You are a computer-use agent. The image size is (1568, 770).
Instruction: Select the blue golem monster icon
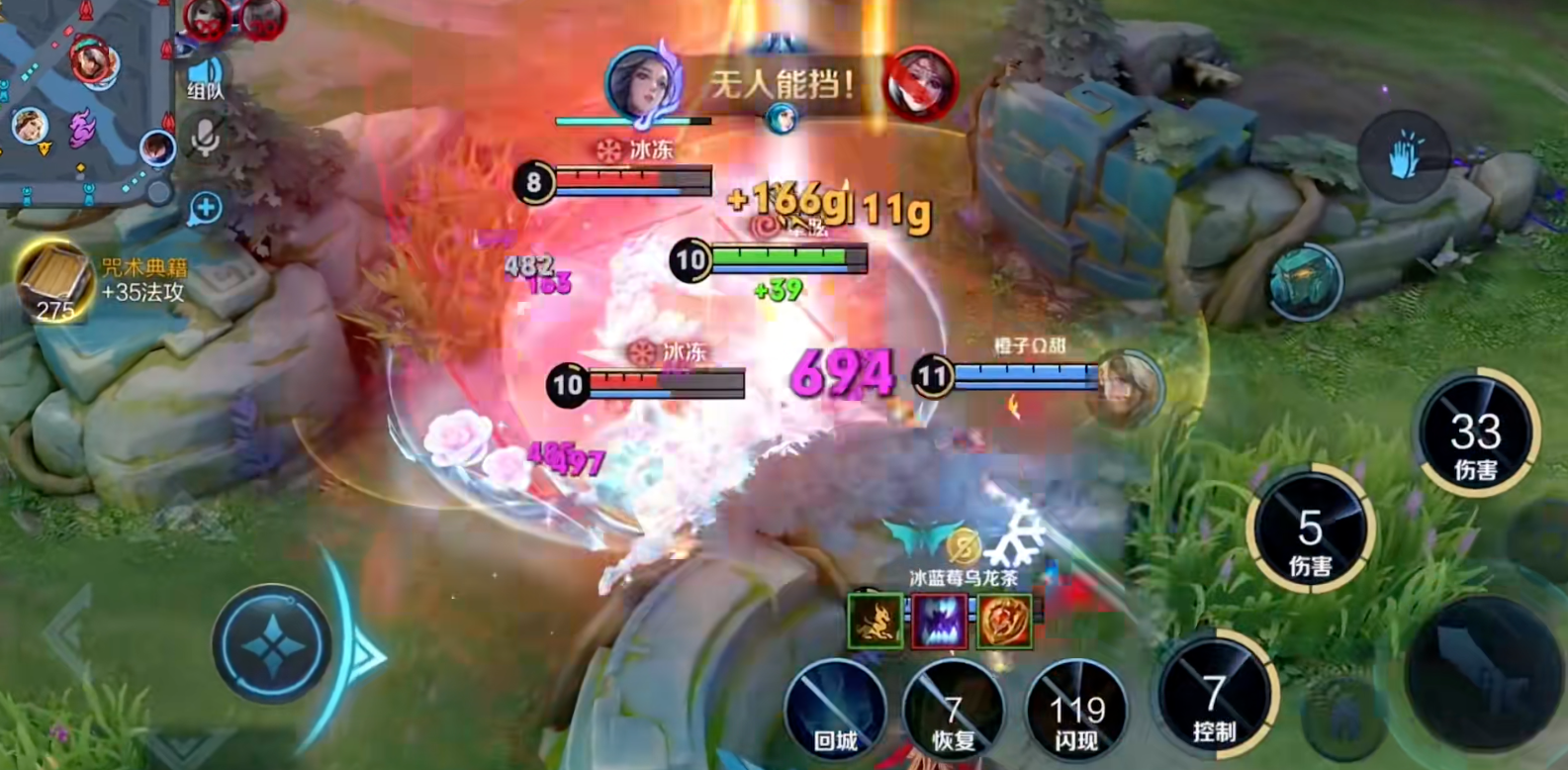click(x=1305, y=283)
